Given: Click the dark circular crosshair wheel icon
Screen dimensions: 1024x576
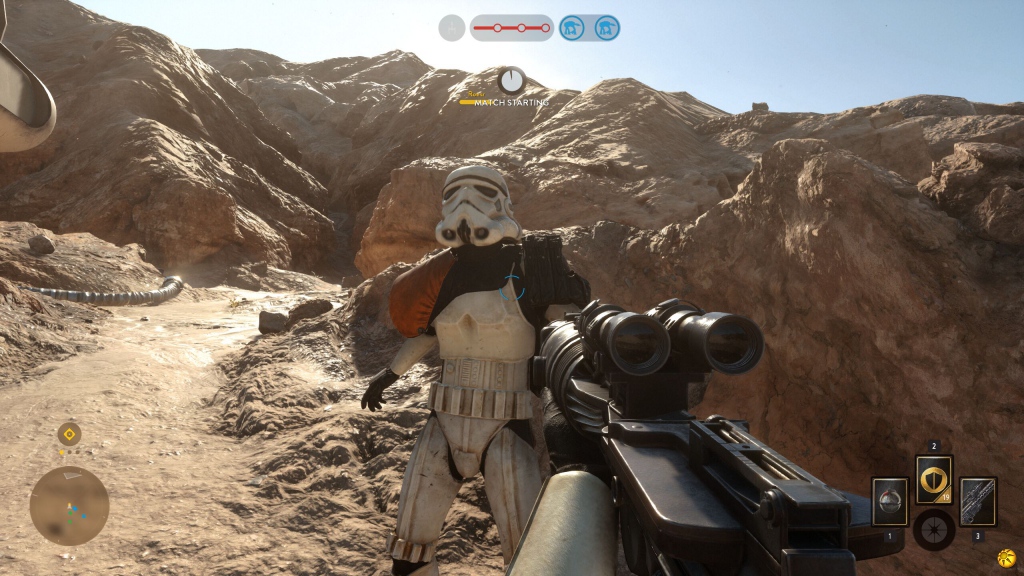Looking at the screenshot, I should [x=933, y=529].
